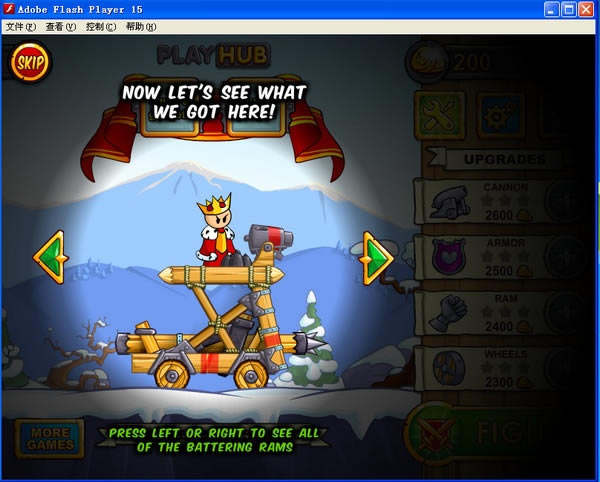Switch to the wrench tools tab
Viewport: 600px width, 482px height.
pyautogui.click(x=438, y=118)
